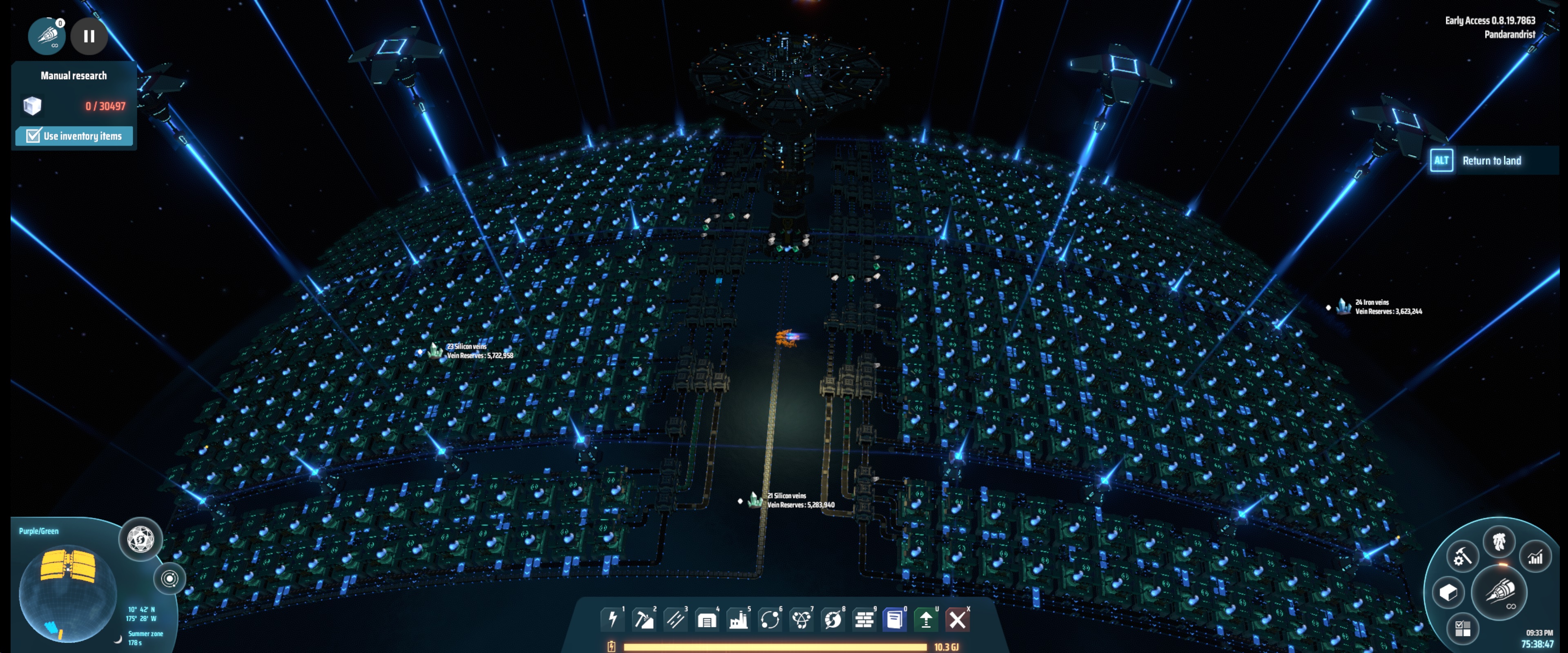Activate the green upgrade arrow button

(926, 620)
